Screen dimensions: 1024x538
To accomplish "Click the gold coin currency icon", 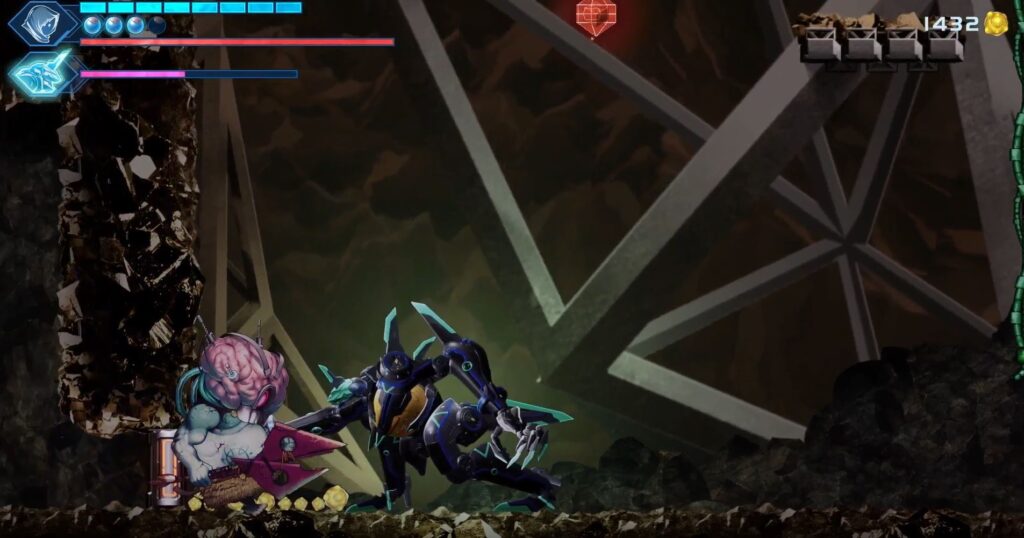I will point(994,24).
